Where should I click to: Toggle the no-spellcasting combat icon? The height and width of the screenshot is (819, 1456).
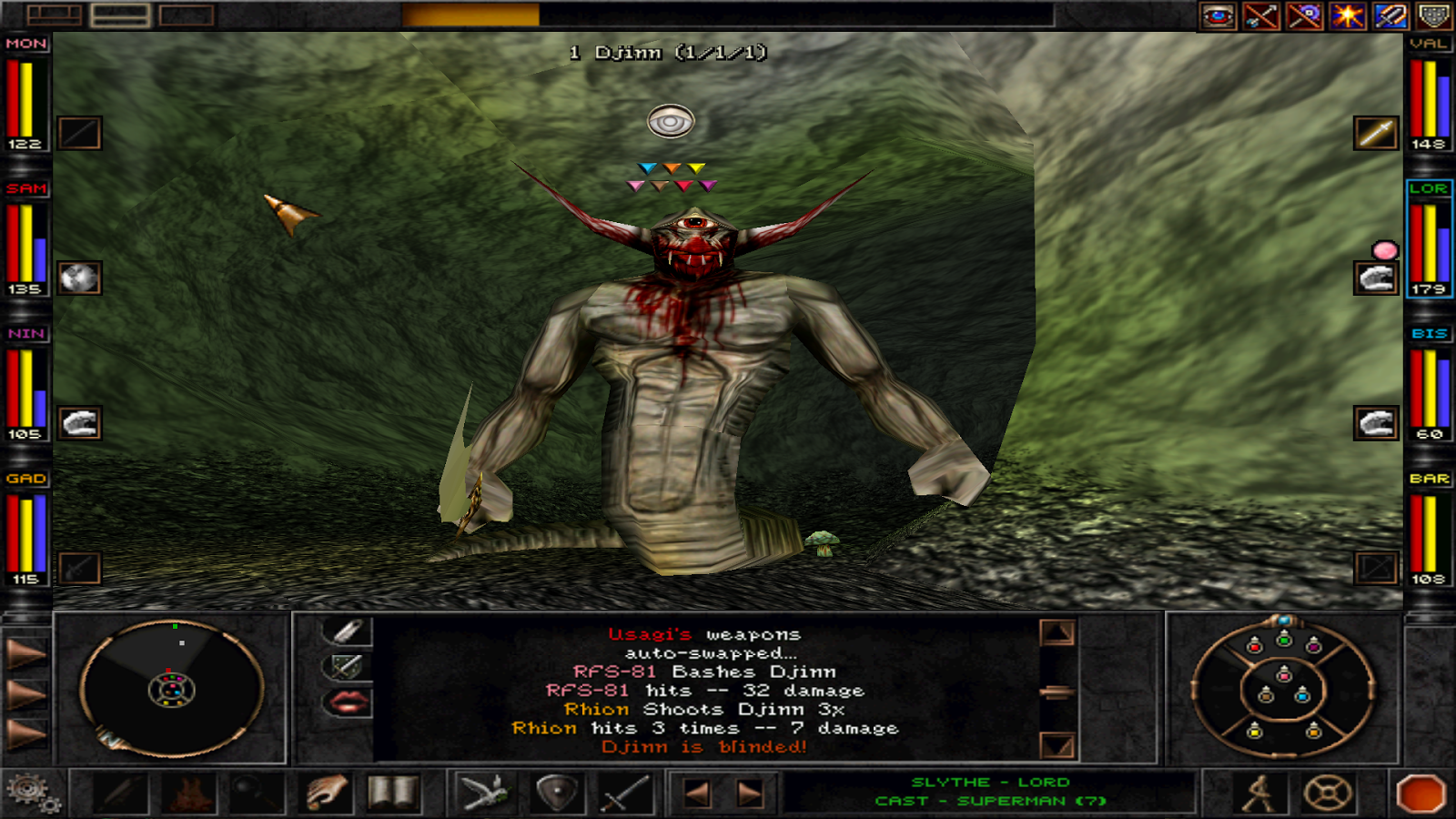pos(1305,15)
